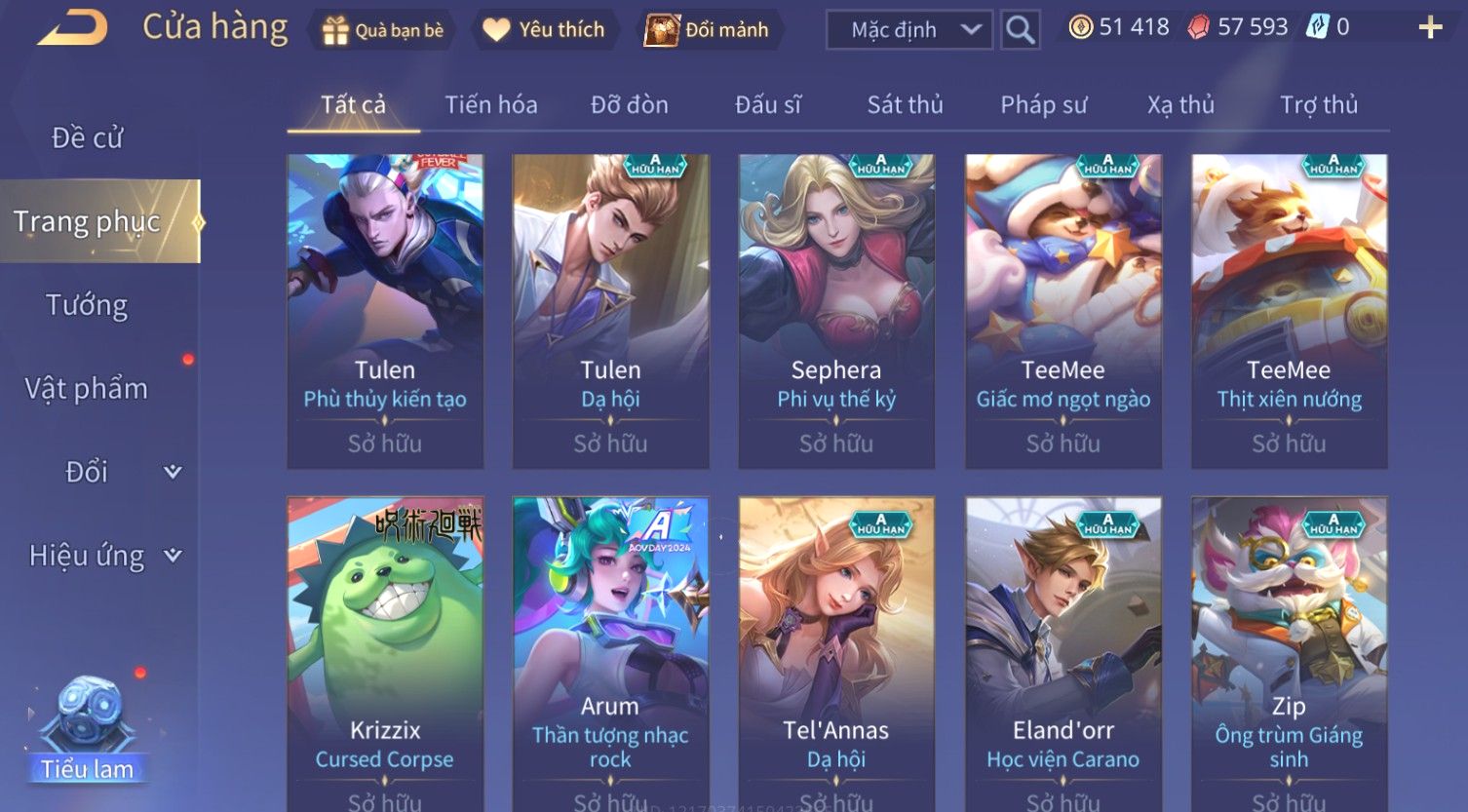Select the Sát thủ category tab
This screenshot has height=812, width=1468.
(905, 104)
